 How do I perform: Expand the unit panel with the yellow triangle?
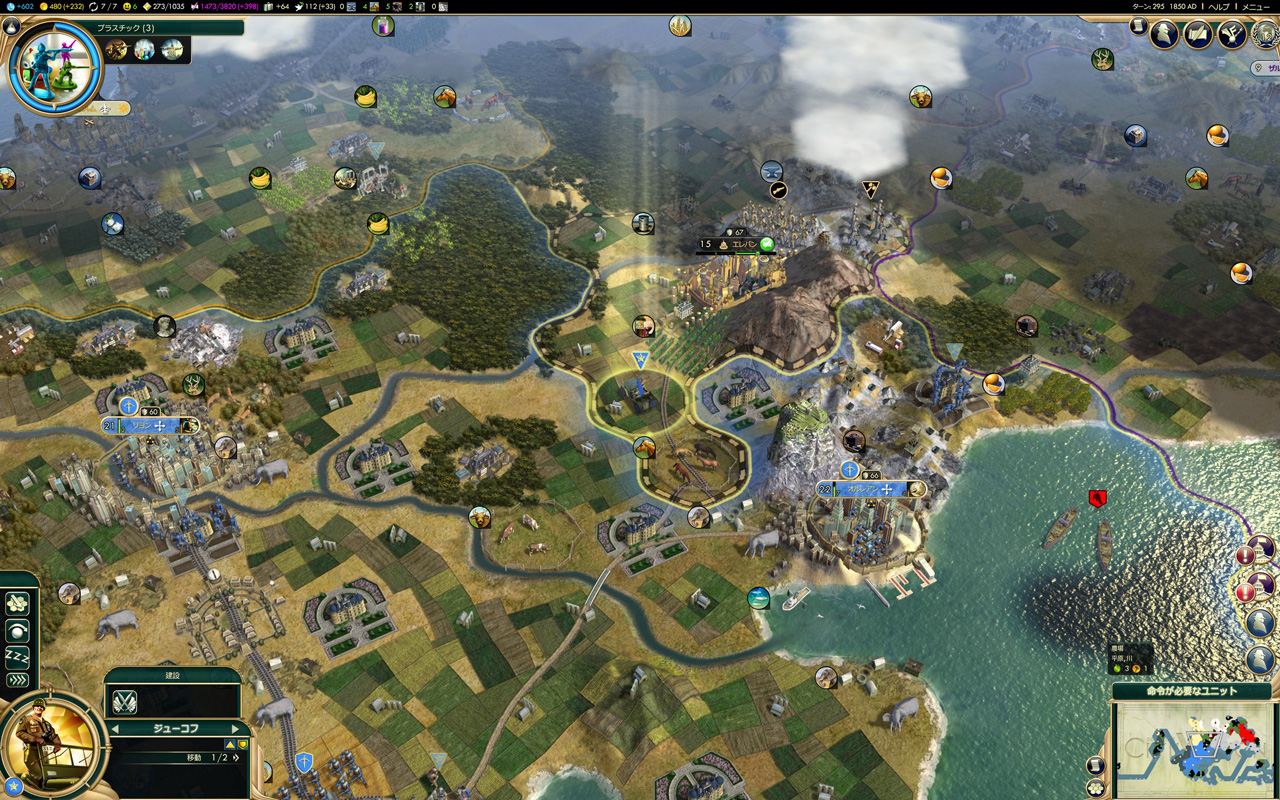[x=230, y=744]
